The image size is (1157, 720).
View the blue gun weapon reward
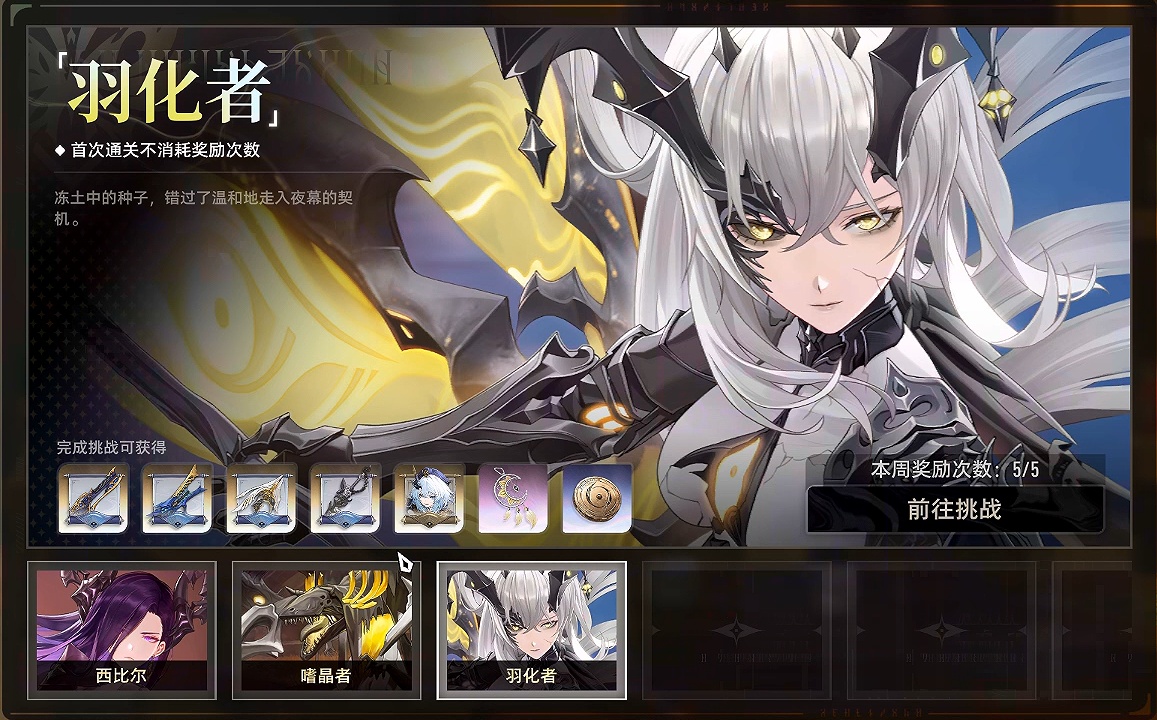point(177,498)
